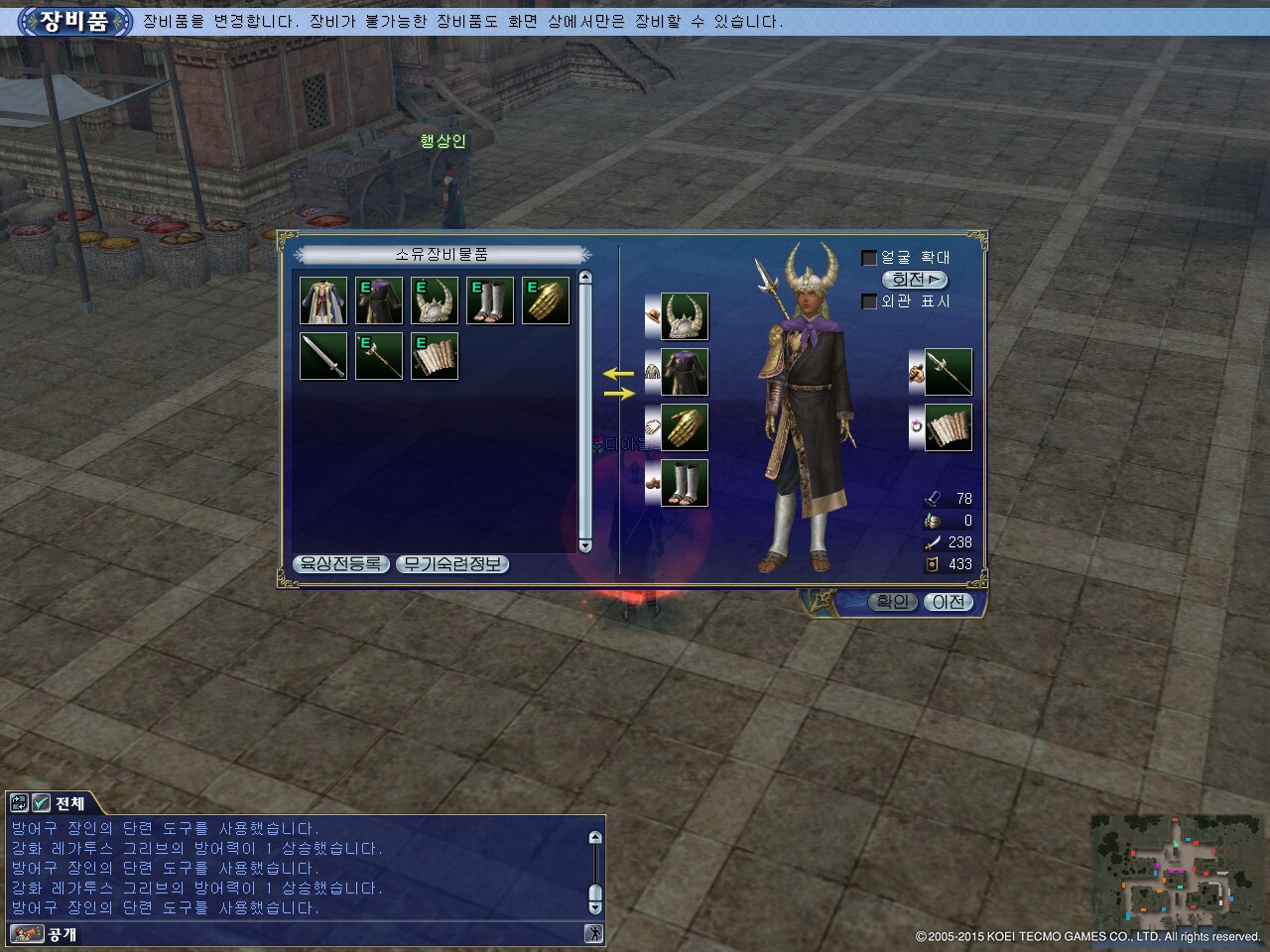1270x952 pixels.
Task: Click the 공개 chat channel megaphone icon
Action: (x=27, y=933)
